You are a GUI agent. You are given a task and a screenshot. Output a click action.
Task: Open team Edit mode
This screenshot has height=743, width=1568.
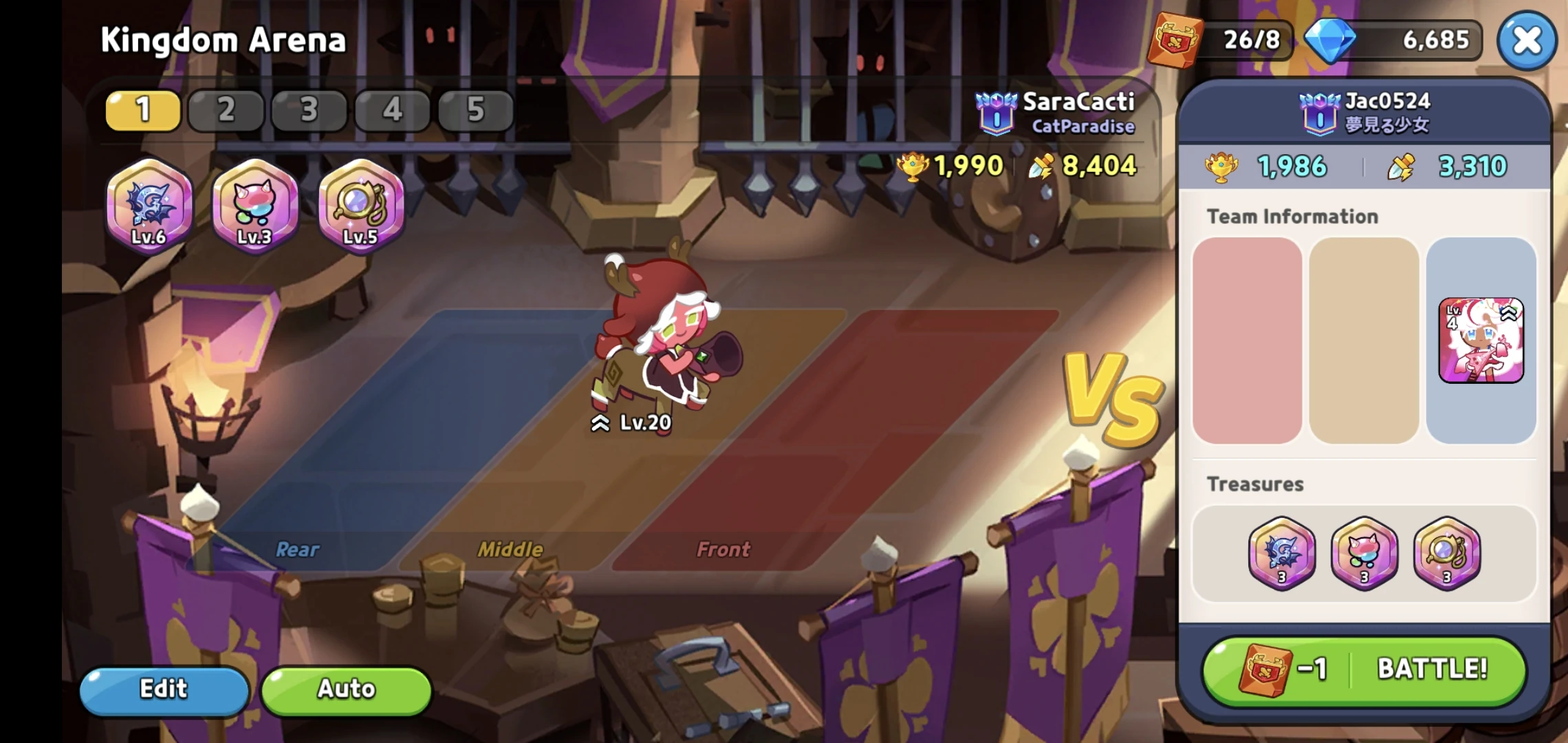[x=164, y=689]
